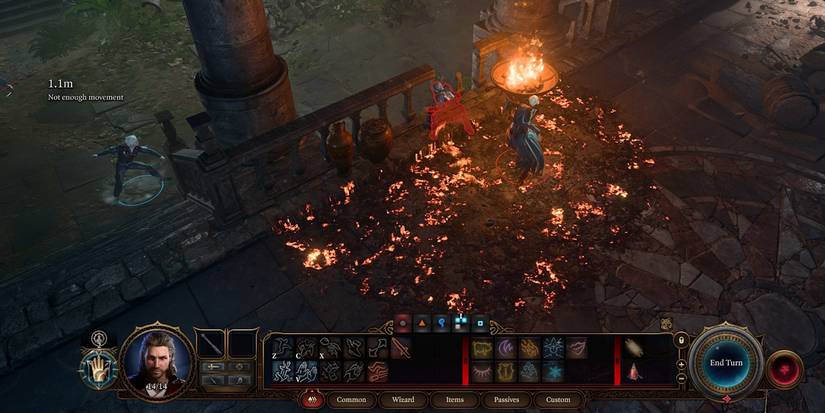Add a hotbar row with plus button
The width and height of the screenshot is (825, 413).
click(682, 364)
